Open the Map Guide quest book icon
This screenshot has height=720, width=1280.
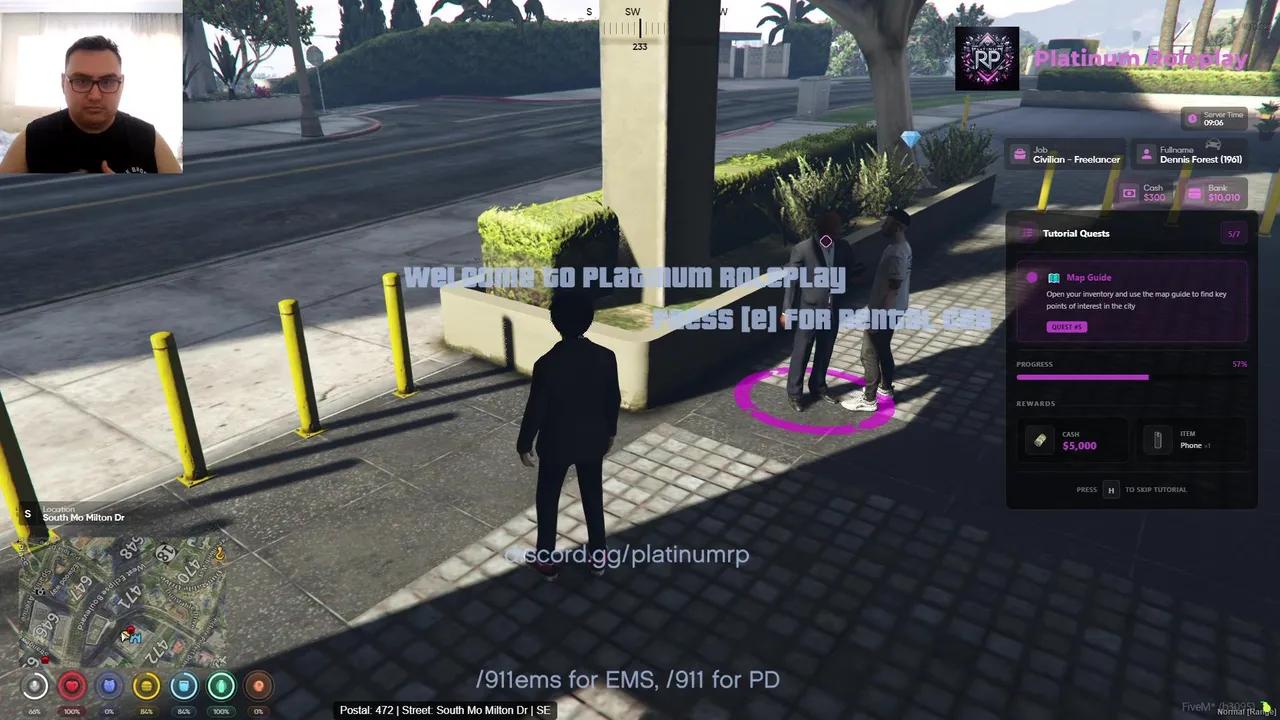tap(1053, 277)
